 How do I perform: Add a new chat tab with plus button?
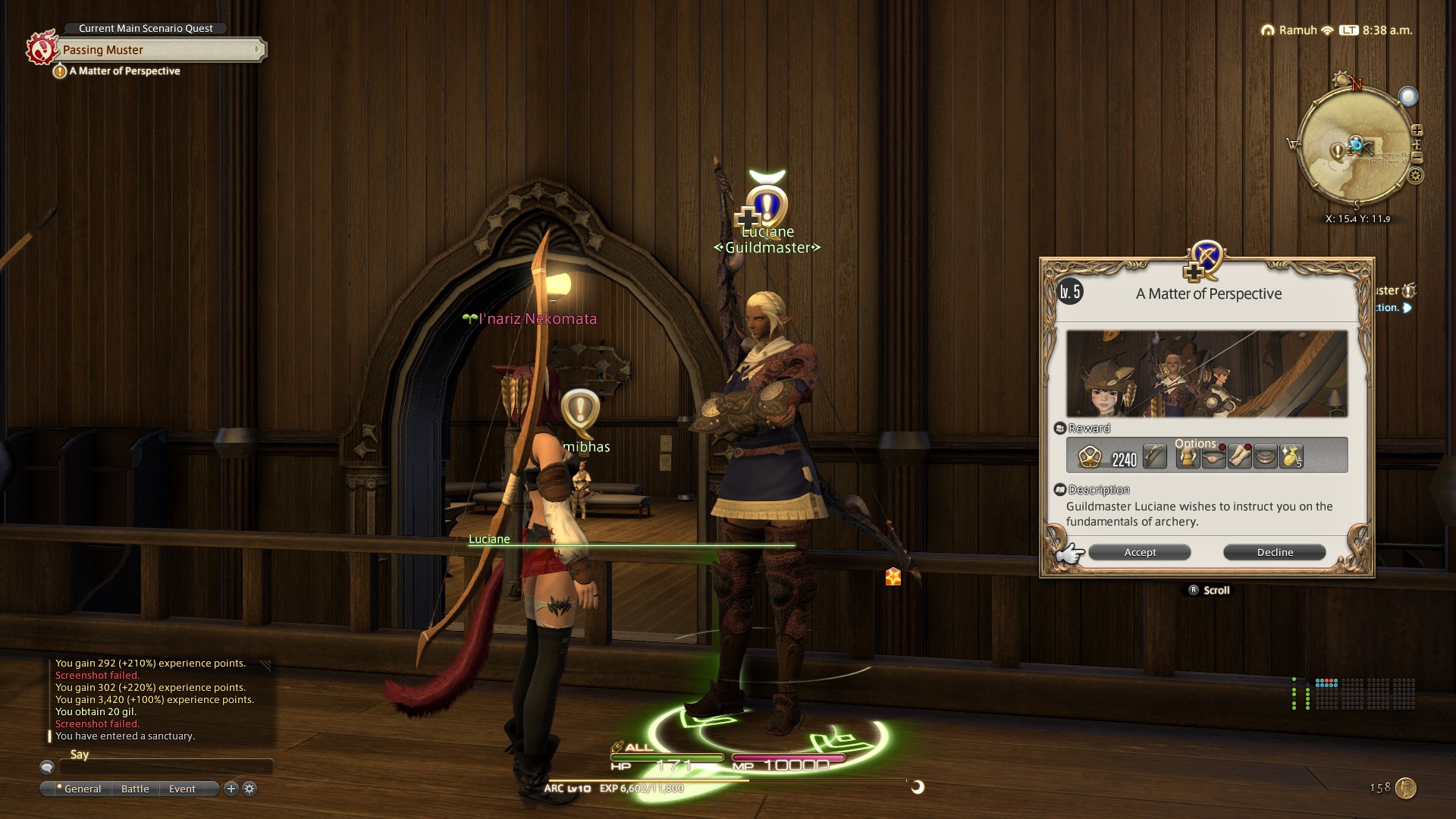(x=231, y=789)
